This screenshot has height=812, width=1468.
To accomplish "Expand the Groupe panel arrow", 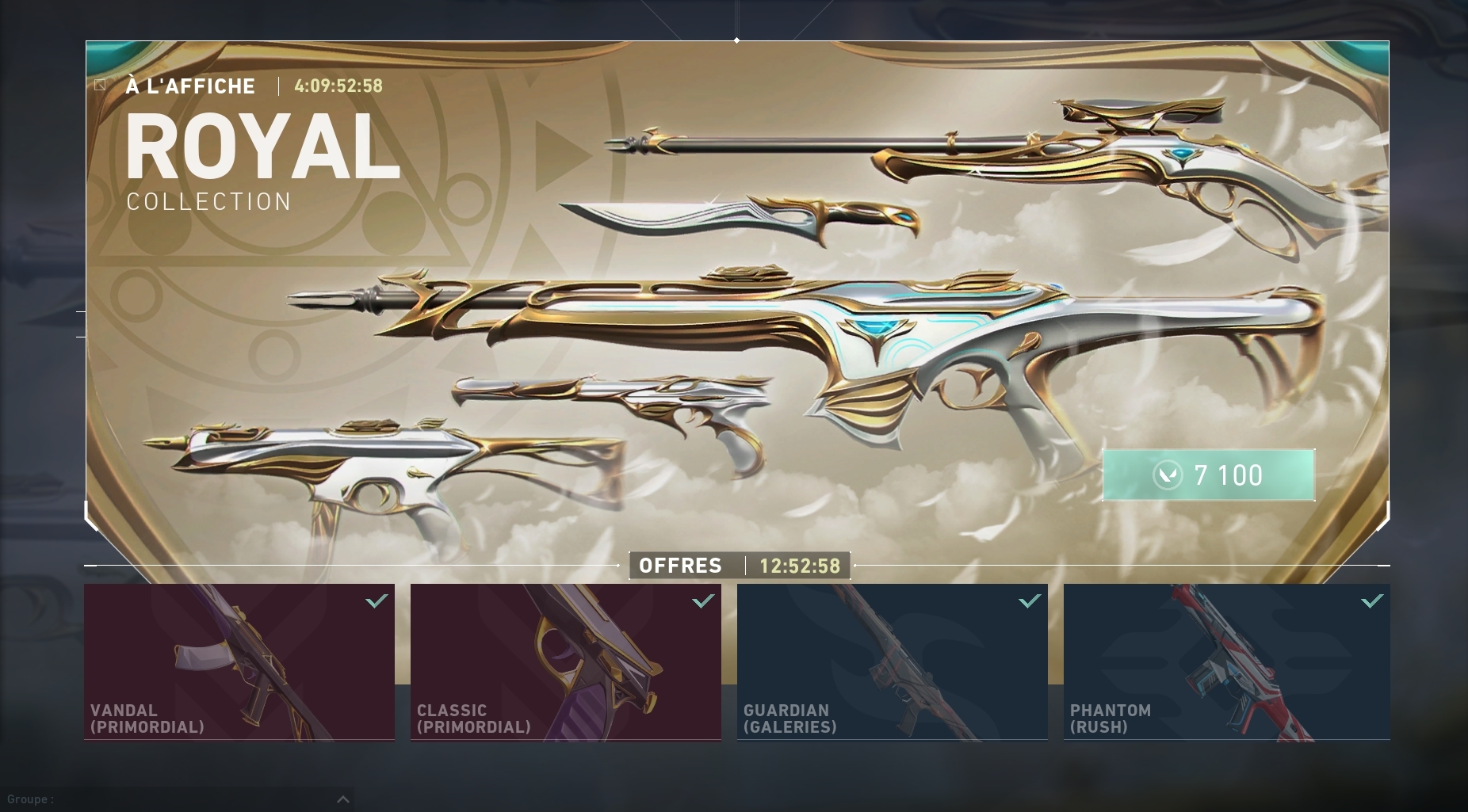I will tap(343, 799).
